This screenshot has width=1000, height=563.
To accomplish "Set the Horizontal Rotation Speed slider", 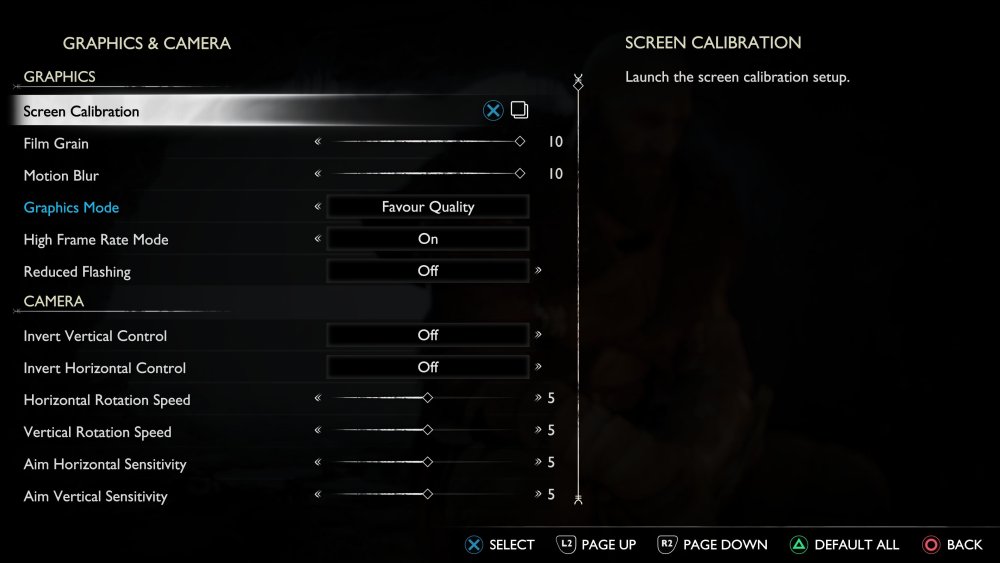I will (427, 398).
